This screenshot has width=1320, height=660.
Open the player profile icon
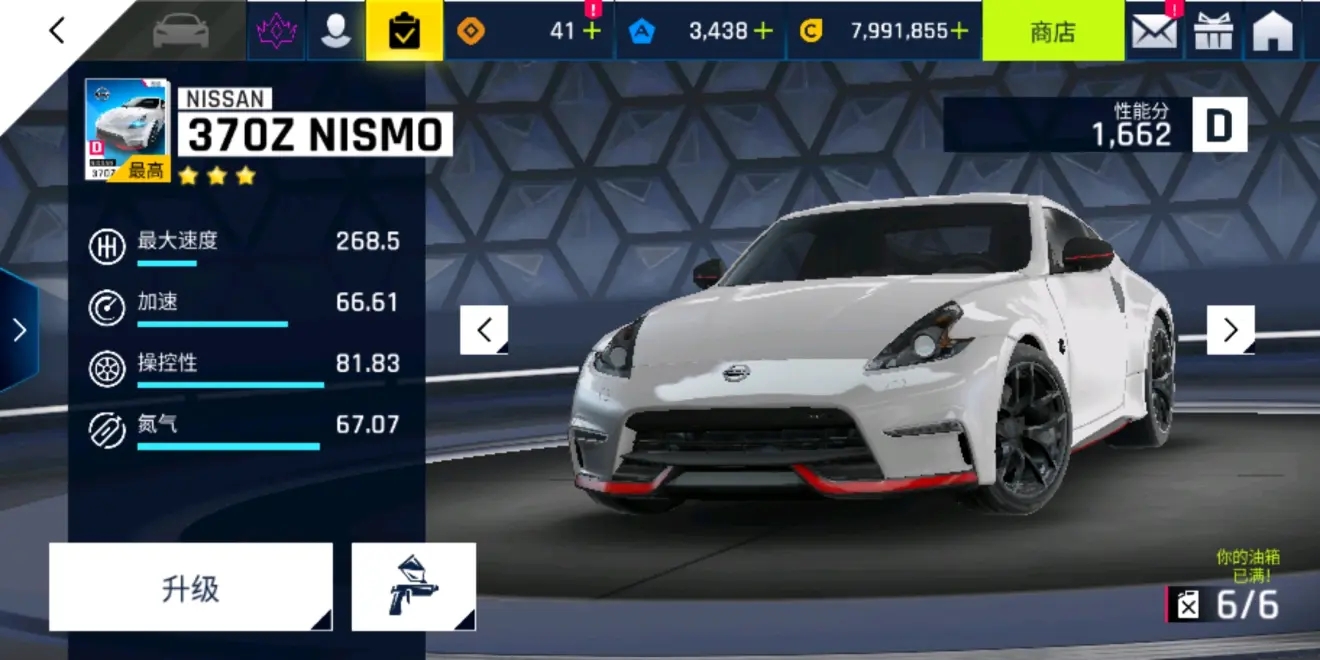click(336, 31)
